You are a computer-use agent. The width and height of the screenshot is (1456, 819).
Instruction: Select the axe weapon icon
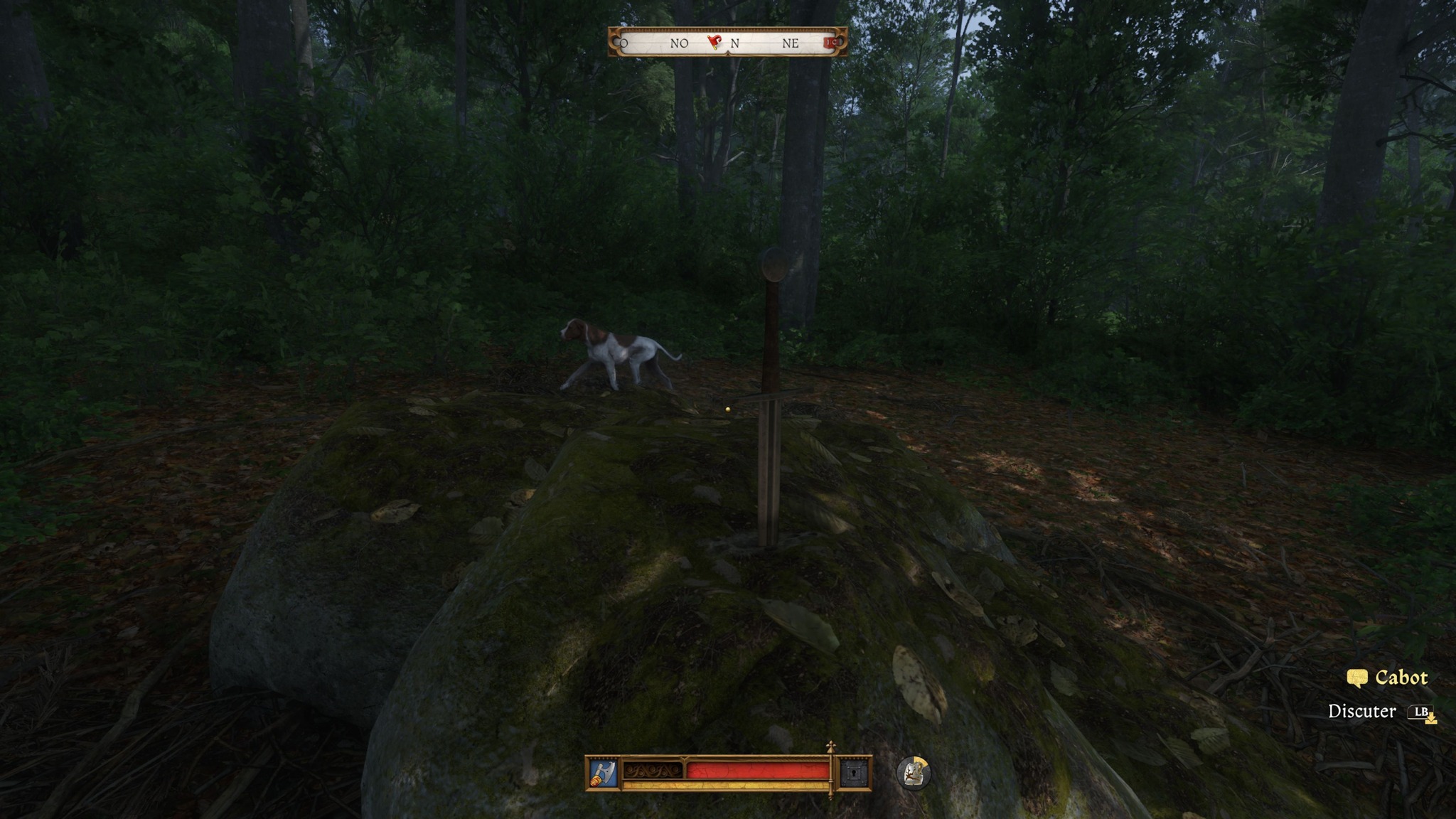point(603,773)
